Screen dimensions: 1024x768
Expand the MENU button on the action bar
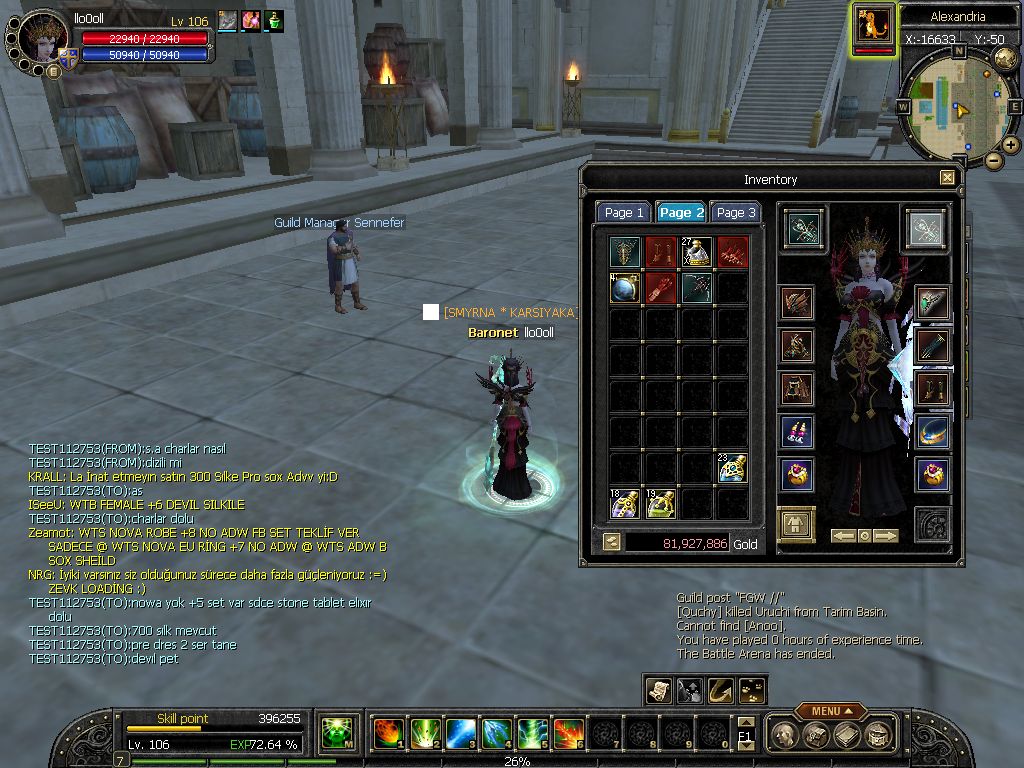click(x=830, y=711)
